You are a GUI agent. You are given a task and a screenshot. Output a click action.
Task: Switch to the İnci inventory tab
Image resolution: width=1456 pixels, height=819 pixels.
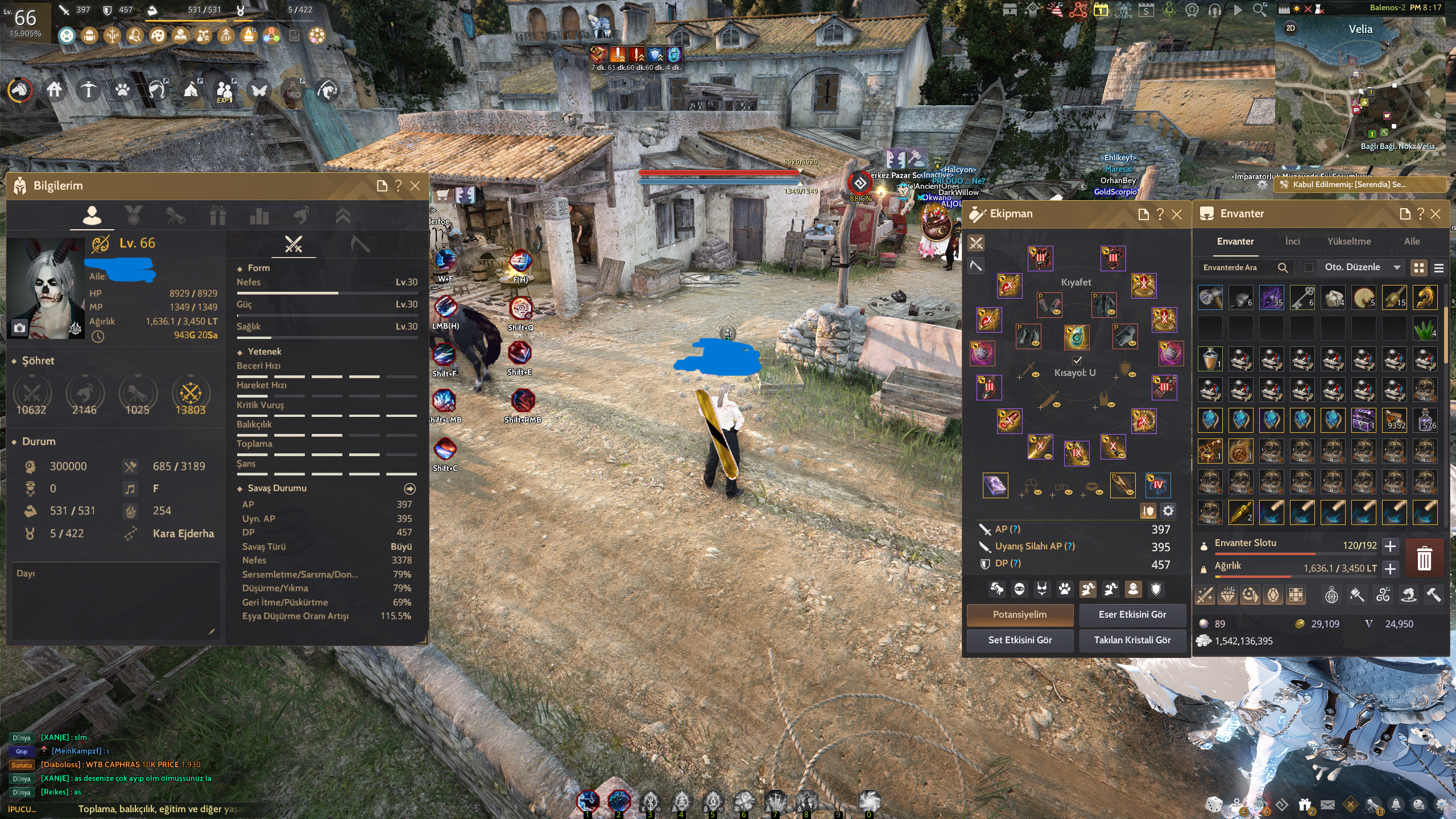(1292, 242)
